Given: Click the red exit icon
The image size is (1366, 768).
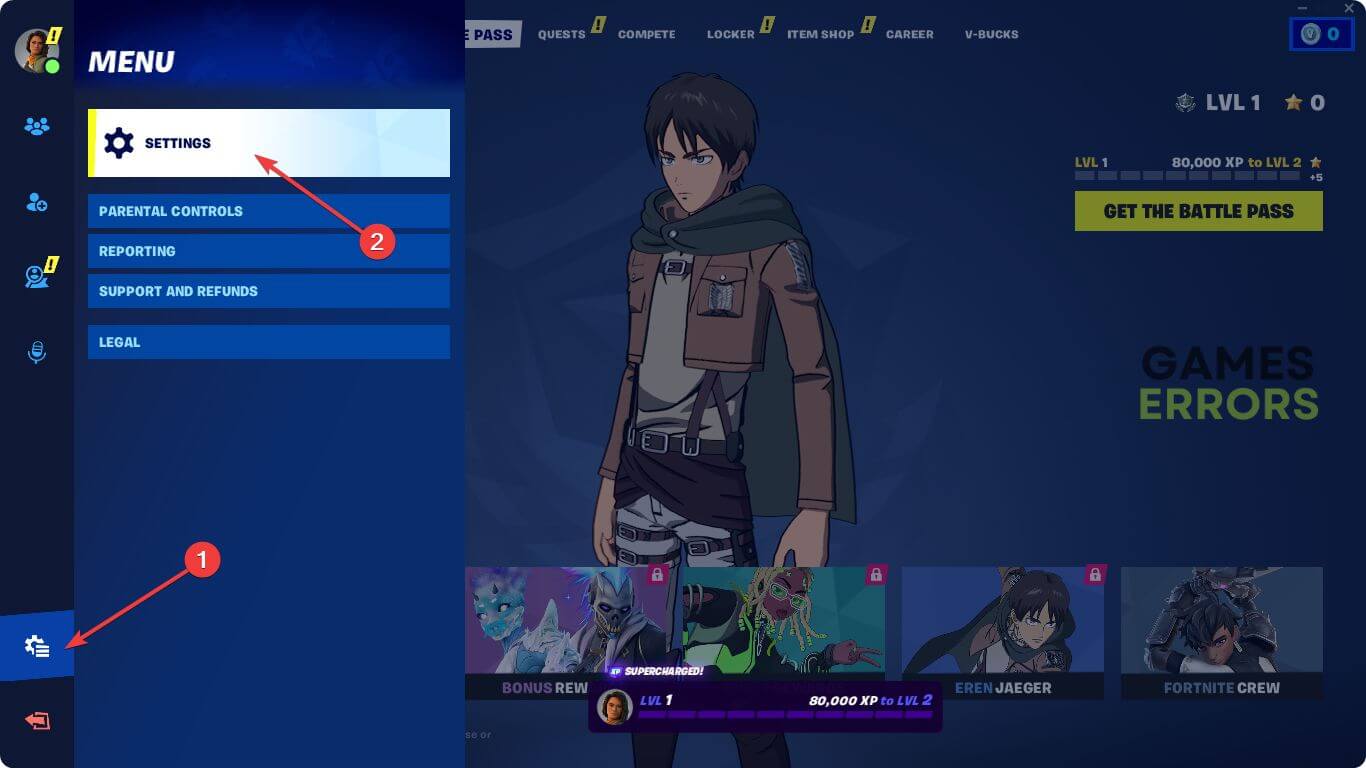Looking at the screenshot, I should coord(37,721).
